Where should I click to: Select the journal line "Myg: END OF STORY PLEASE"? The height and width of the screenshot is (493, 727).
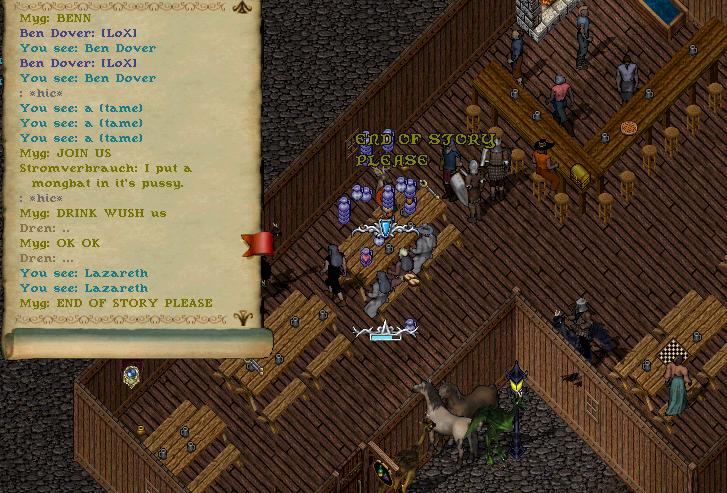coord(116,303)
